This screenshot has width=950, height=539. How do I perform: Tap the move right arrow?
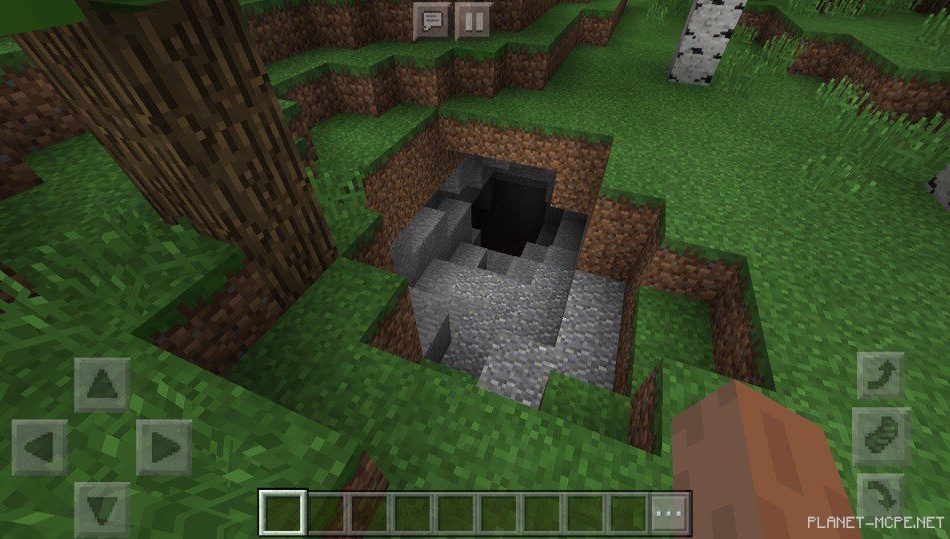tap(163, 446)
